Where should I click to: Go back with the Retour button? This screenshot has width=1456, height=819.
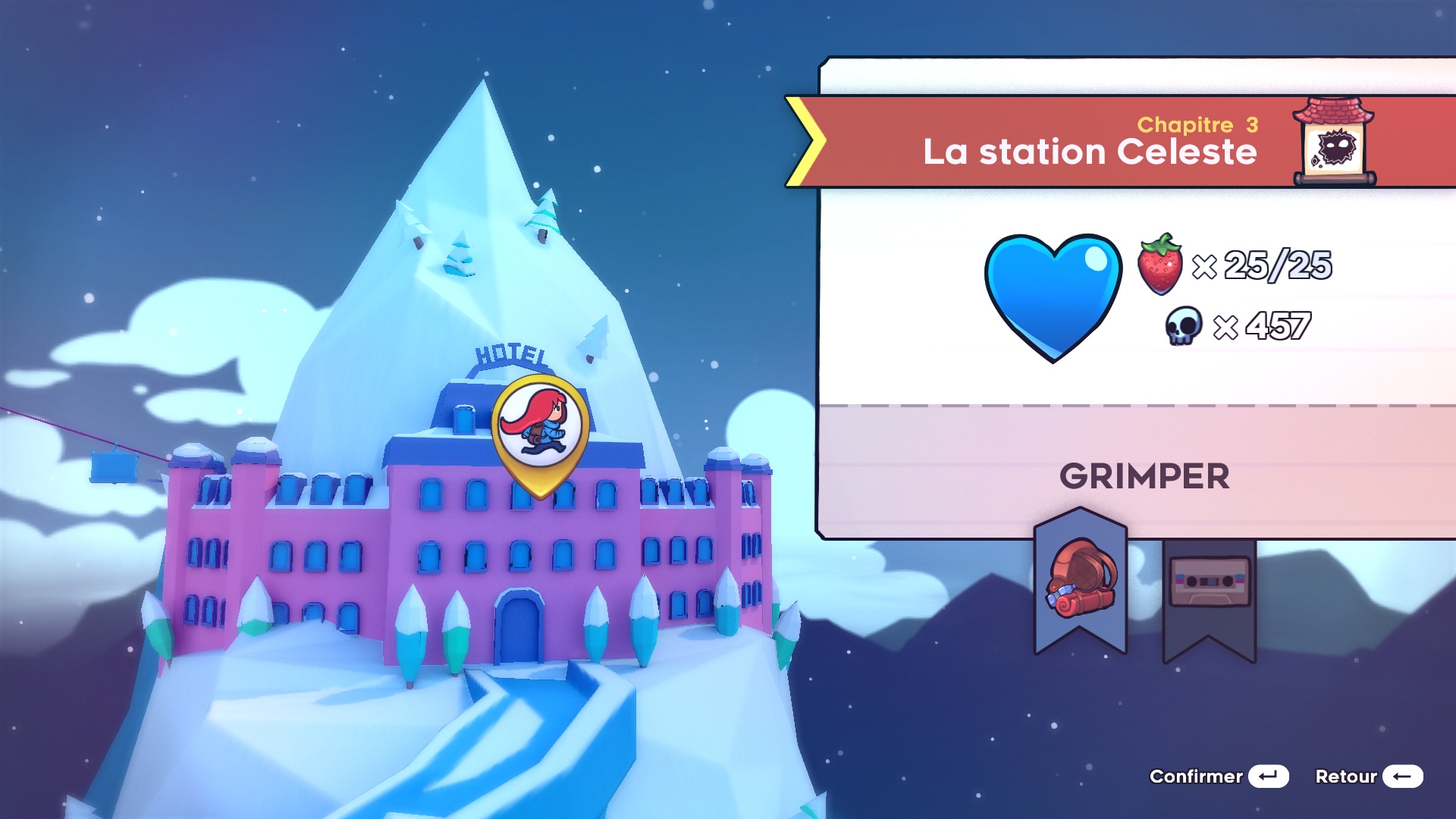tap(1368, 777)
